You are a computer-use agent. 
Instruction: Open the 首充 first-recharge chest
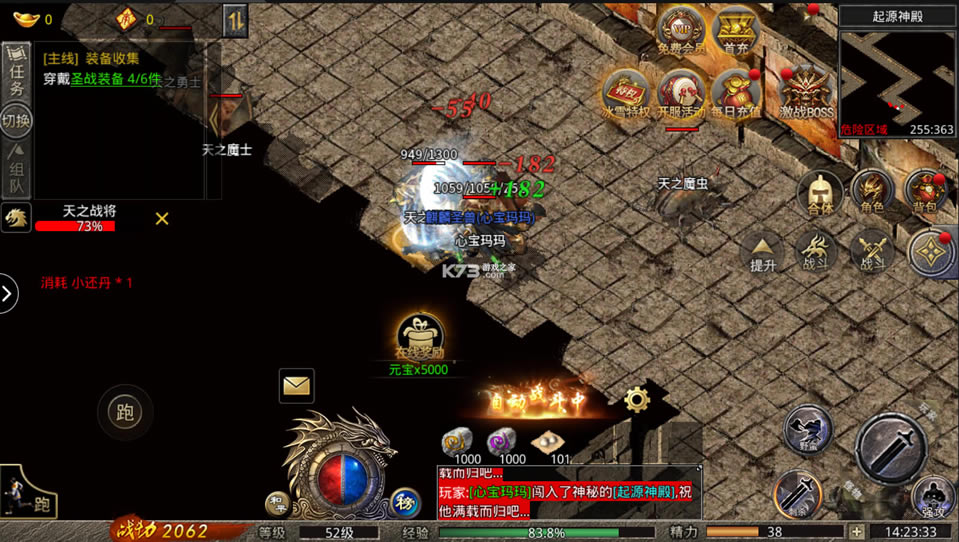click(737, 30)
